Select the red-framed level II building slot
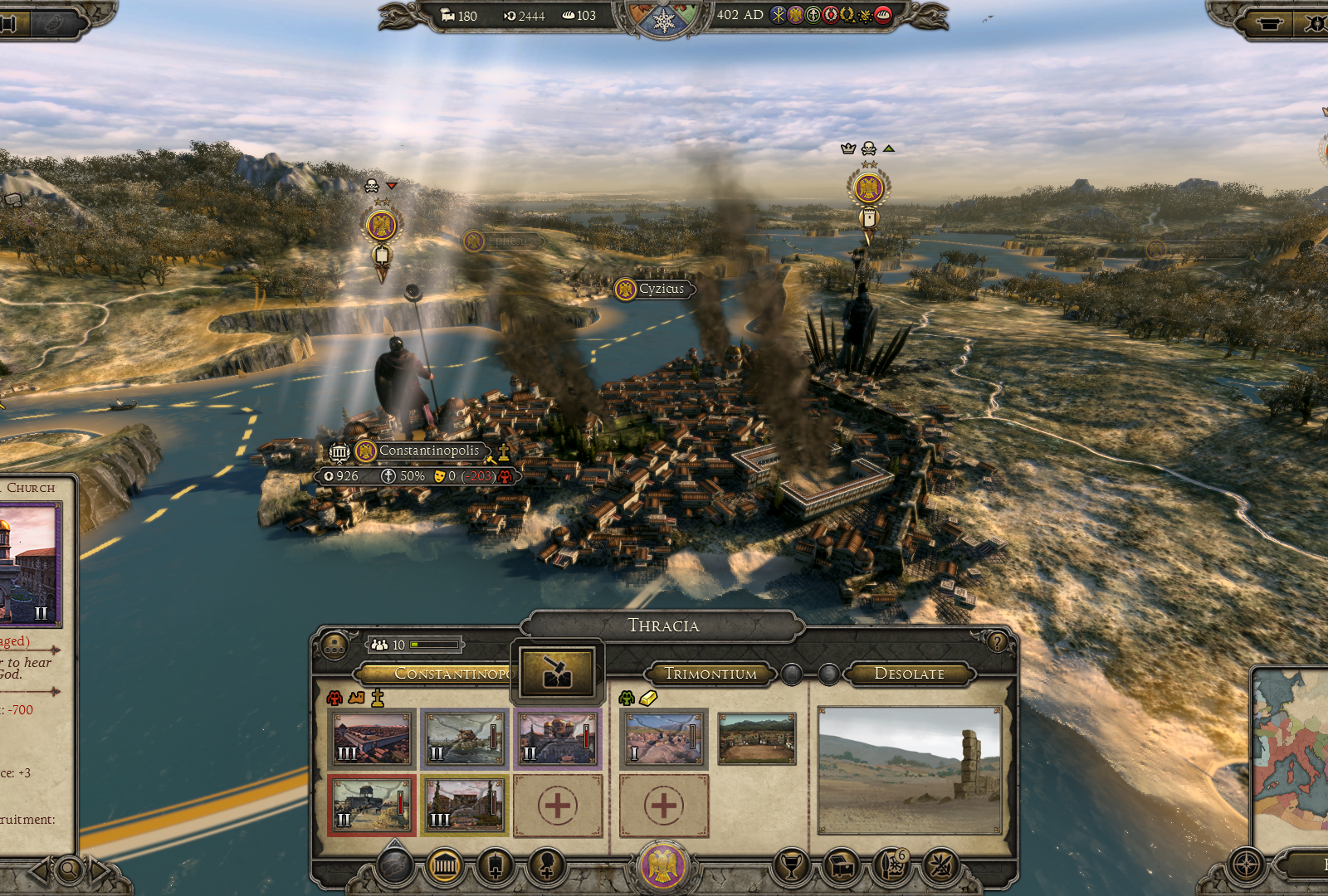Screen dimensions: 1328x896 (x=372, y=805)
